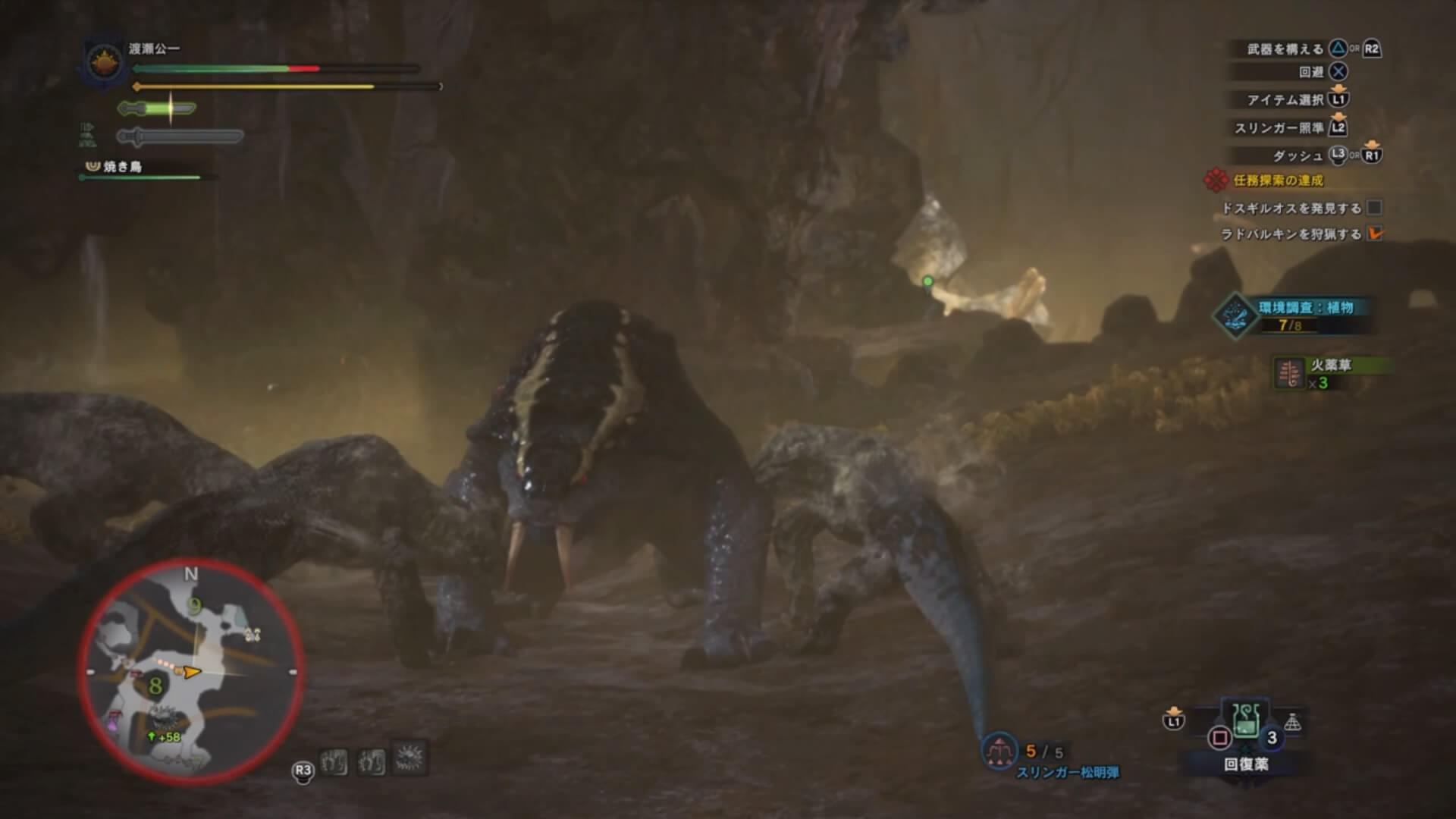Open the circular minimap
Image resolution: width=1456 pixels, height=819 pixels.
tap(191, 673)
